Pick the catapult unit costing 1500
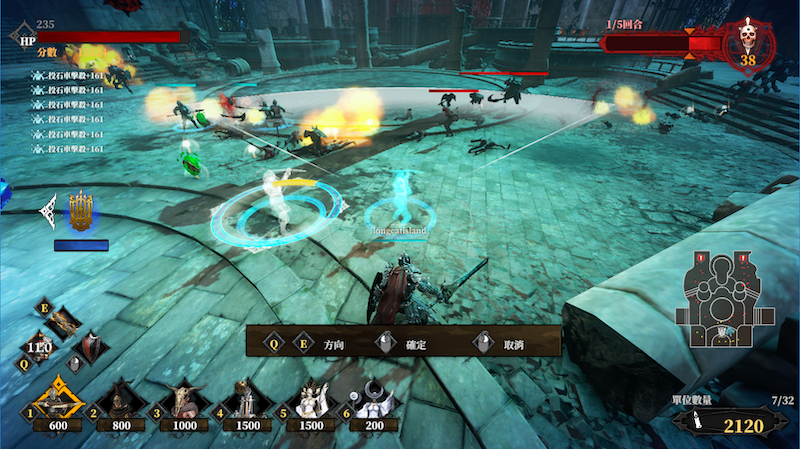This screenshot has width=800, height=449. click(x=244, y=400)
